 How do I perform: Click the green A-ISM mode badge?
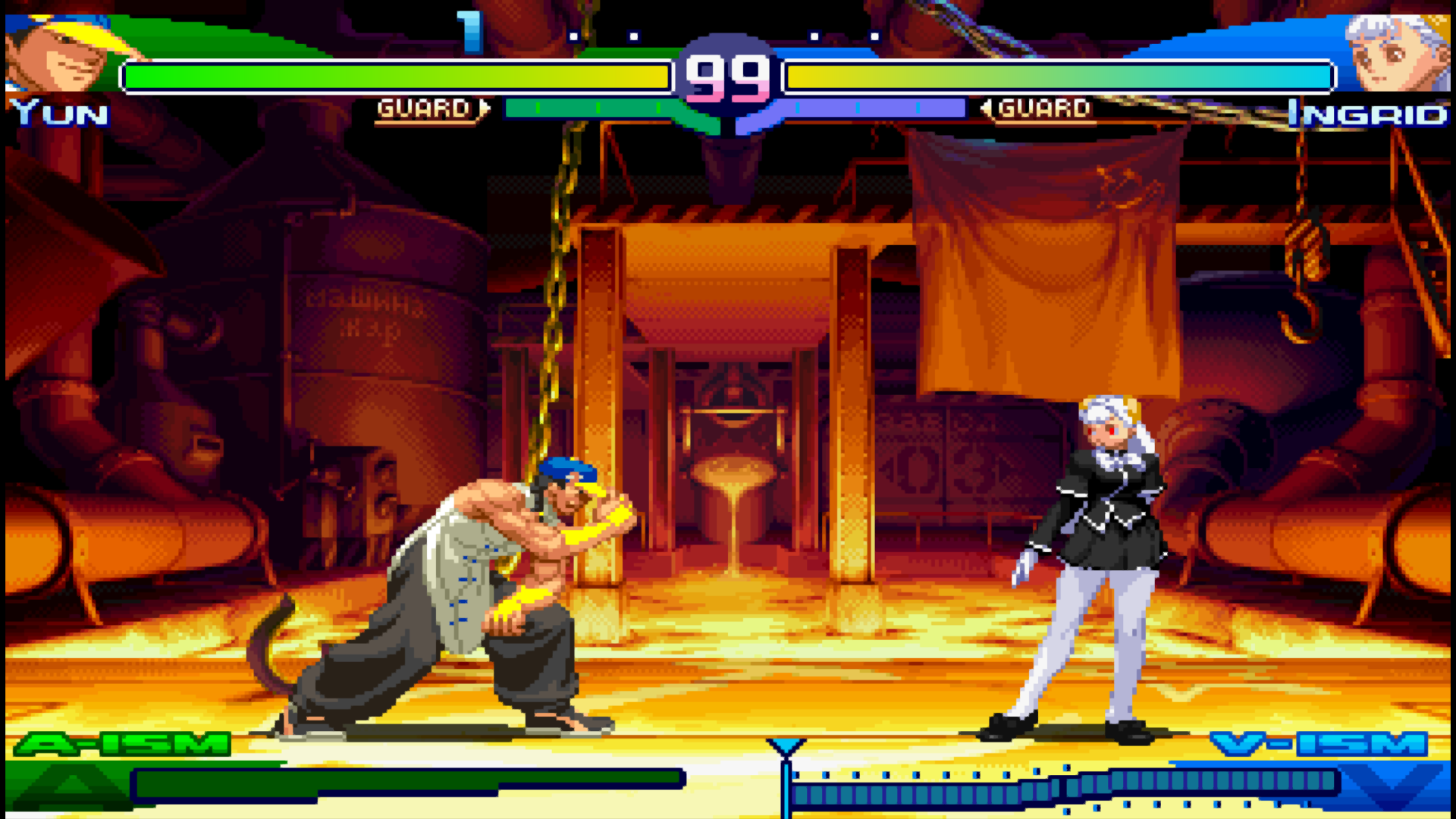[123, 744]
